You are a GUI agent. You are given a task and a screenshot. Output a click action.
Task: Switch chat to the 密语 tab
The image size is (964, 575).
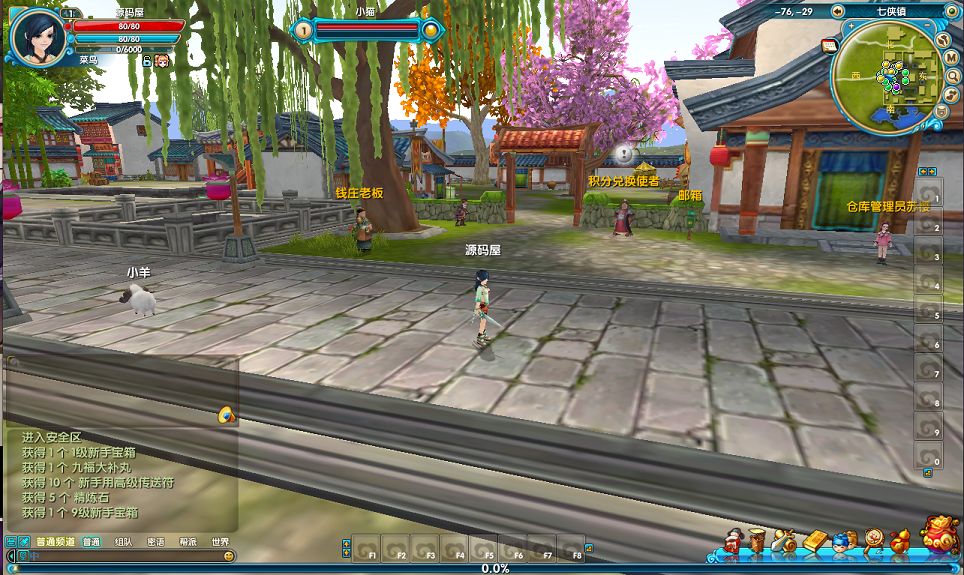coord(155,542)
